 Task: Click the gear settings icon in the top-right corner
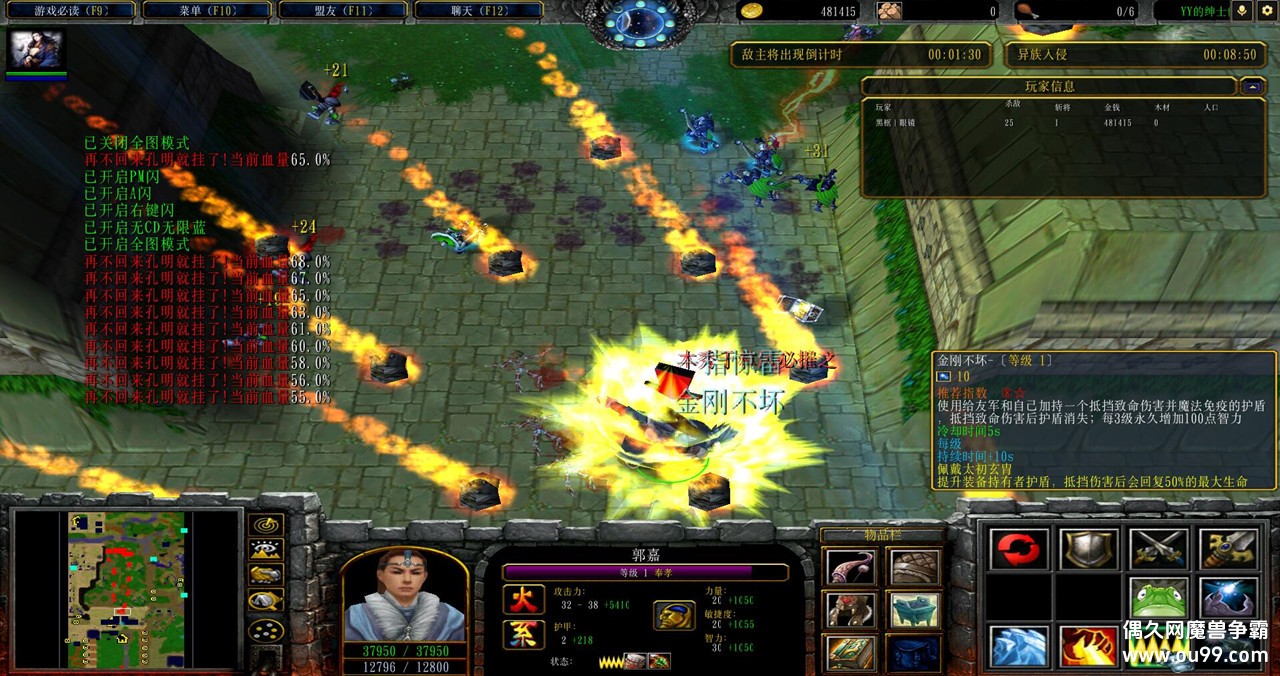[x=1266, y=11]
